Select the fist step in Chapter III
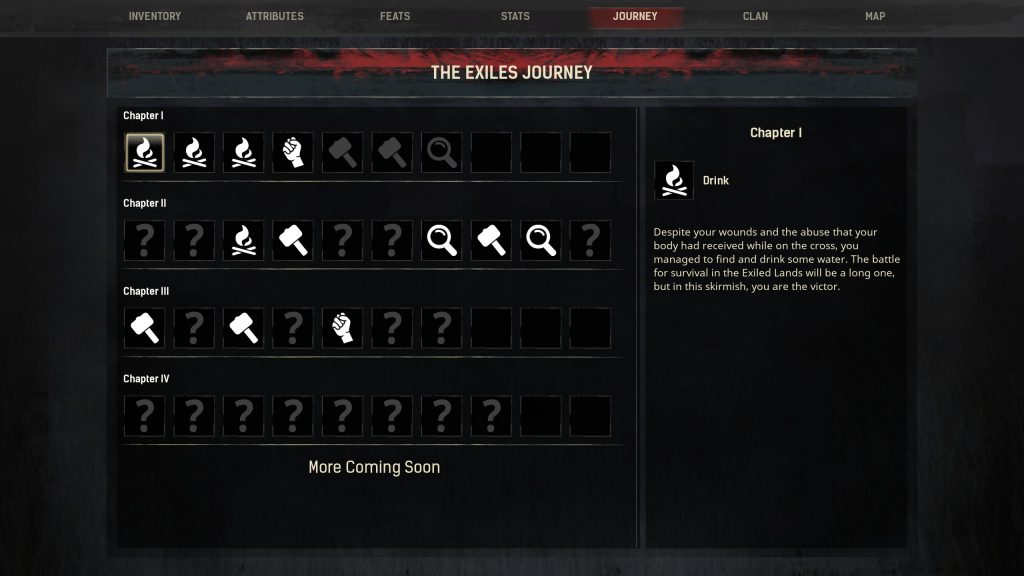 click(x=343, y=328)
